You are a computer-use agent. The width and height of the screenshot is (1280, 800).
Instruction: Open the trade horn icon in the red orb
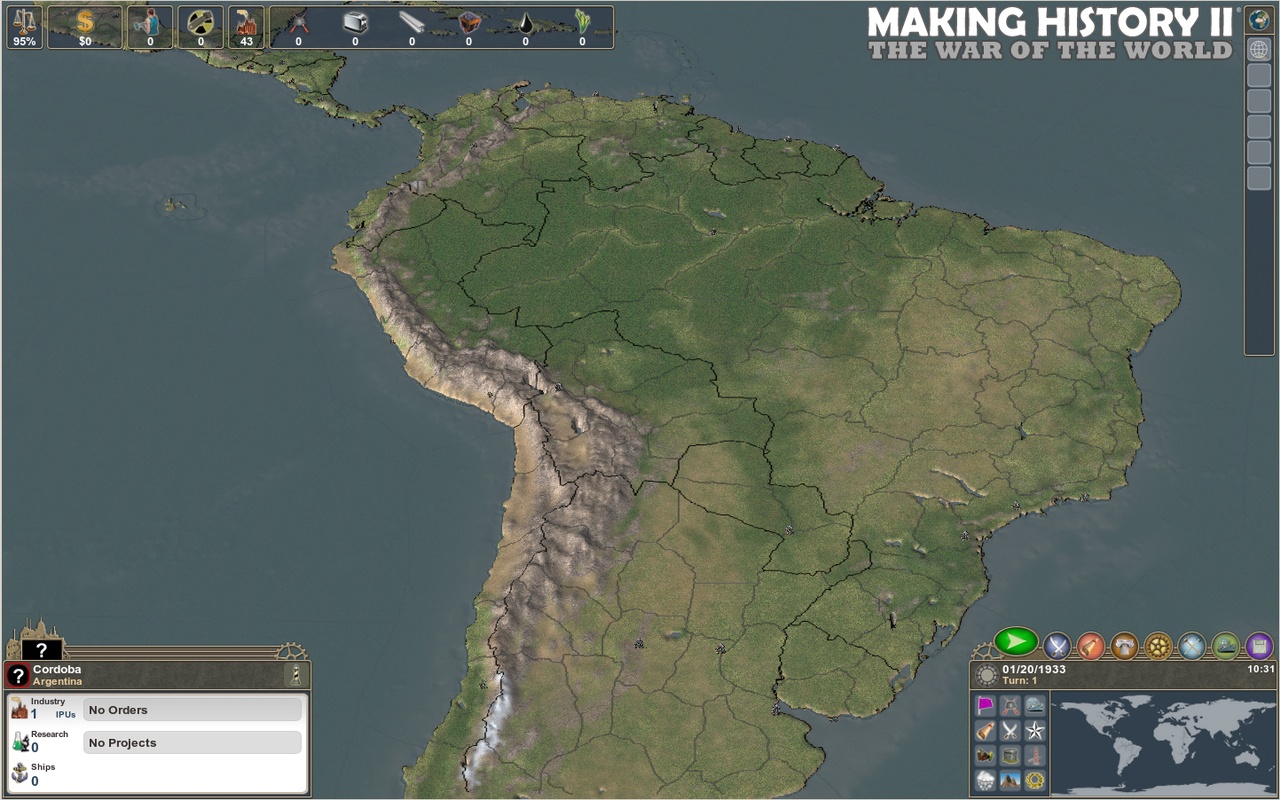(x=1092, y=645)
